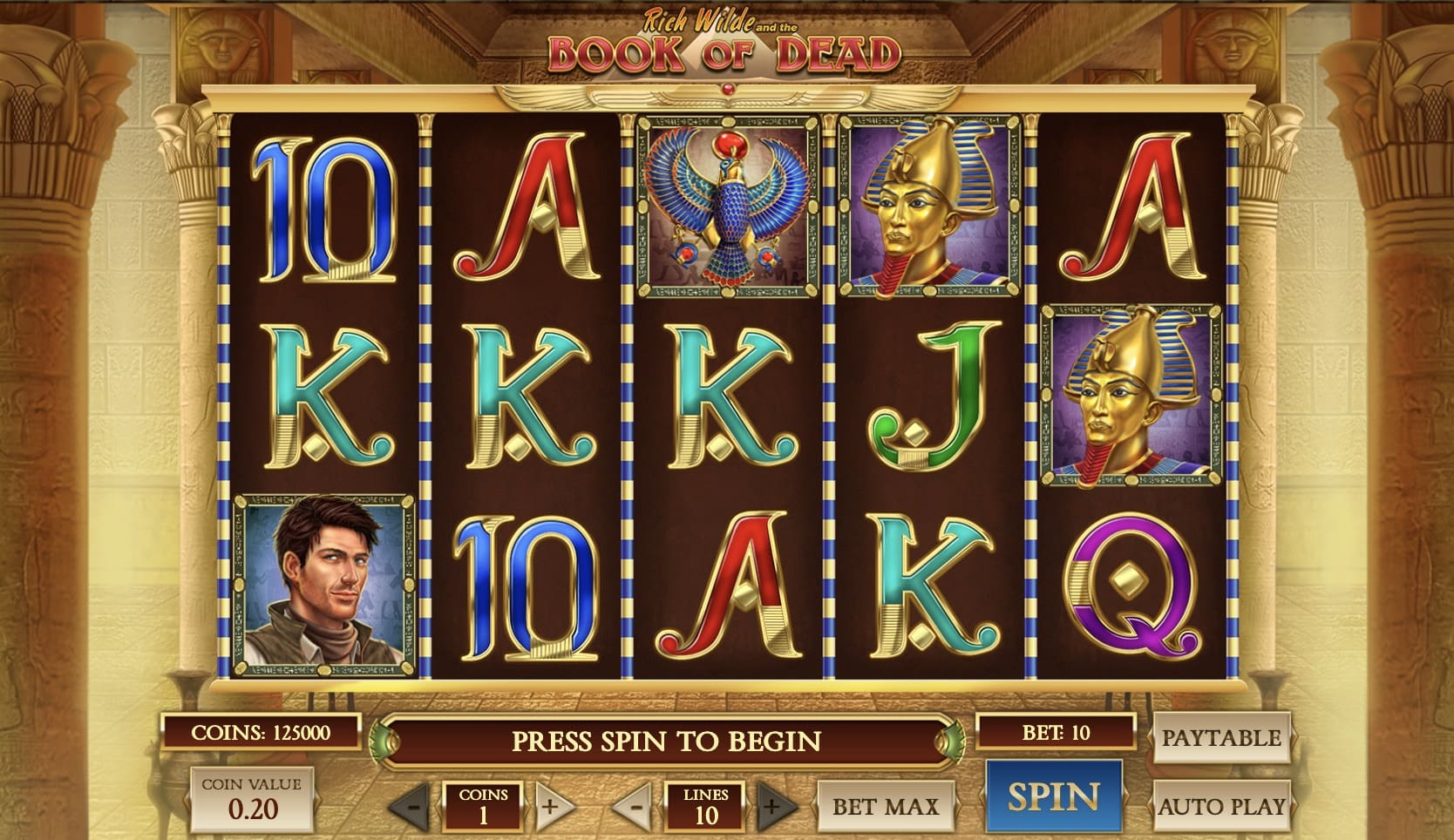The width and height of the screenshot is (1454, 840).
Task: Select the Pharaoh symbol on the fifth reel
Action: (1129, 392)
